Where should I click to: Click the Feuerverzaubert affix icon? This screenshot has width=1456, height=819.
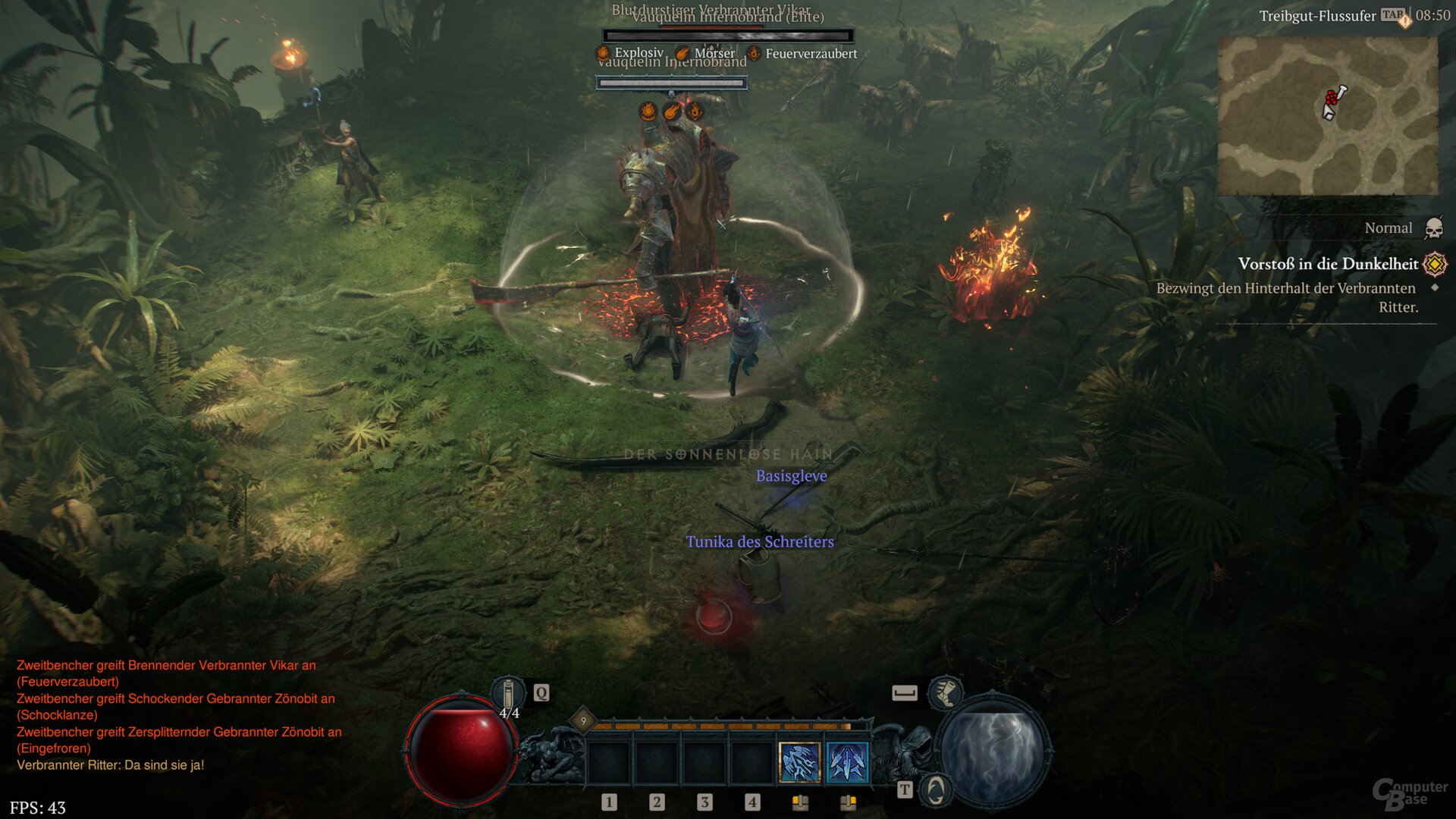click(754, 53)
